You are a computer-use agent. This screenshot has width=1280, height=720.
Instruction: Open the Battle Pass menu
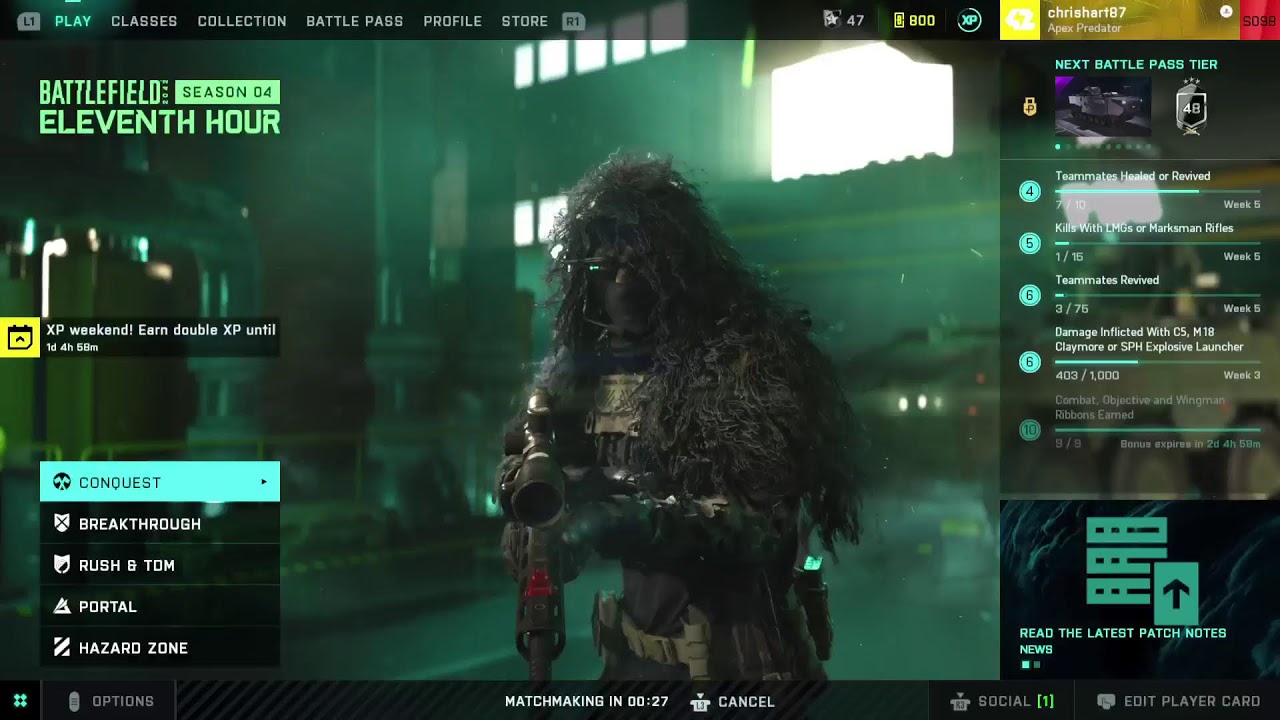pyautogui.click(x=354, y=20)
